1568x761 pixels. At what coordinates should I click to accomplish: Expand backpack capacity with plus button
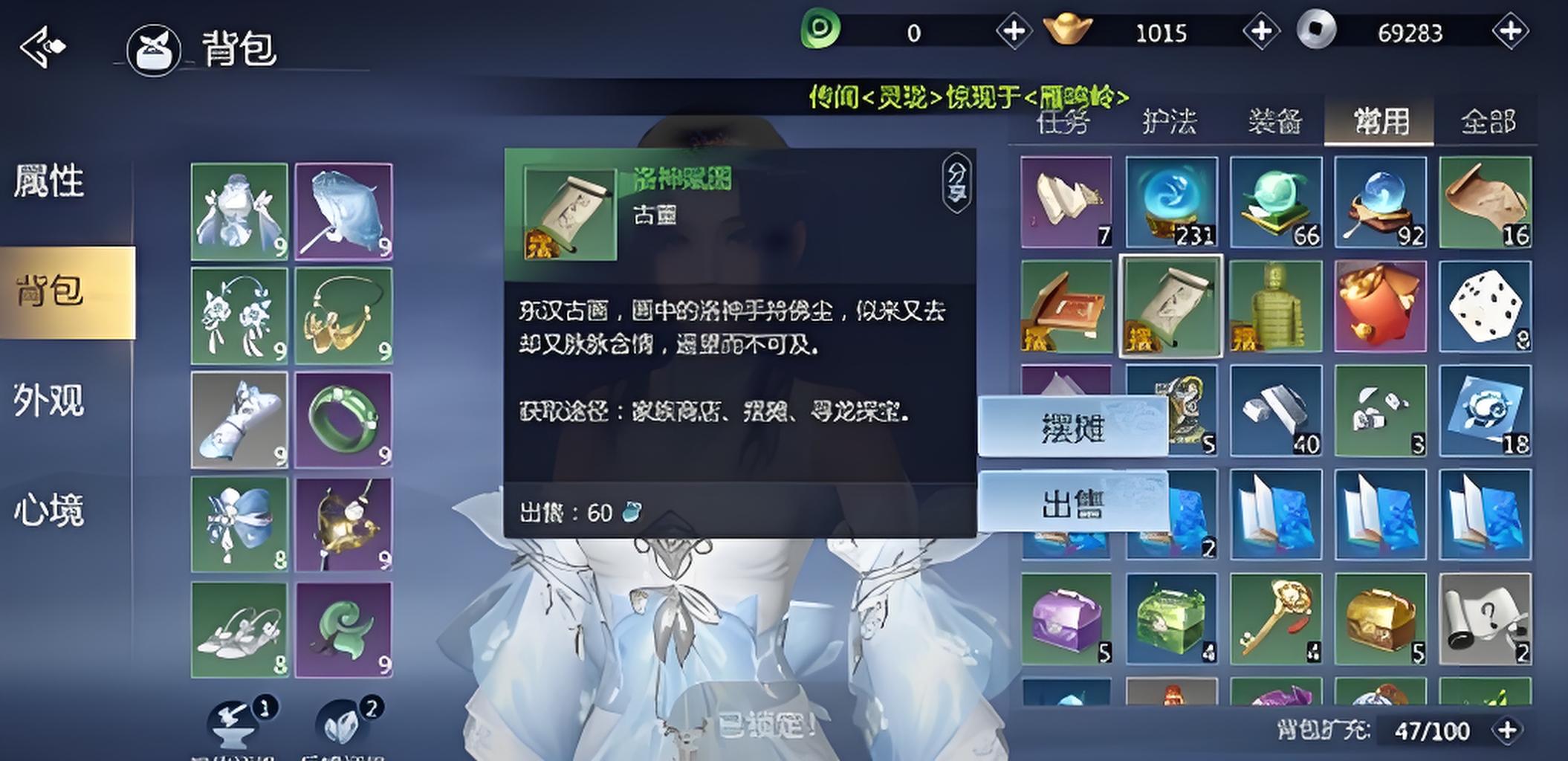(x=1506, y=730)
